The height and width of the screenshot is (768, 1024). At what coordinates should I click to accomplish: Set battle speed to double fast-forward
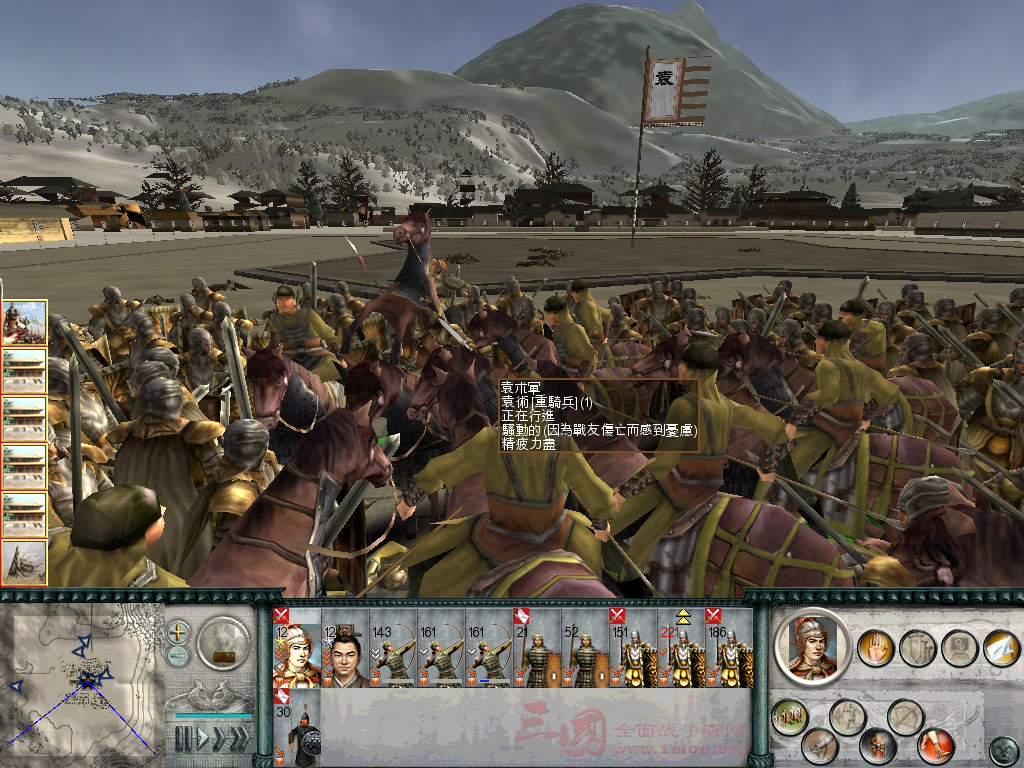pyautogui.click(x=218, y=739)
